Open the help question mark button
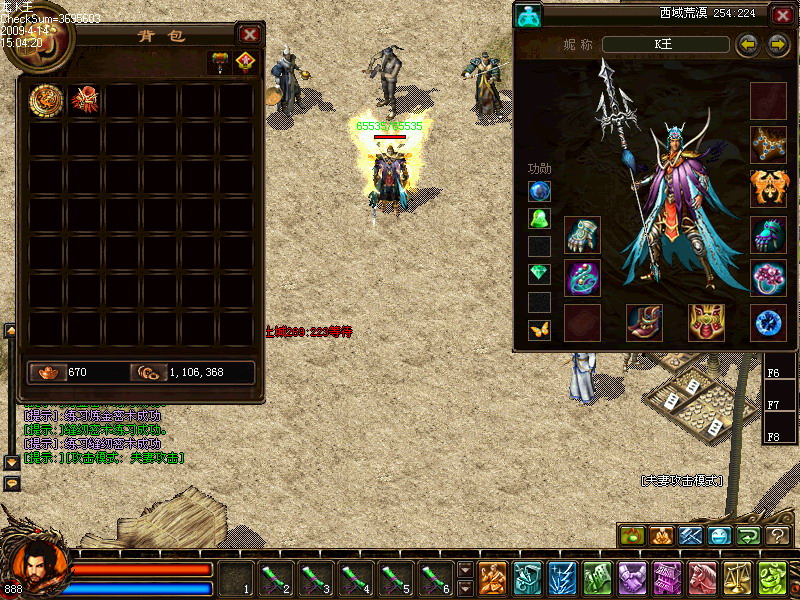Screen dimensions: 800x600 coord(778,536)
